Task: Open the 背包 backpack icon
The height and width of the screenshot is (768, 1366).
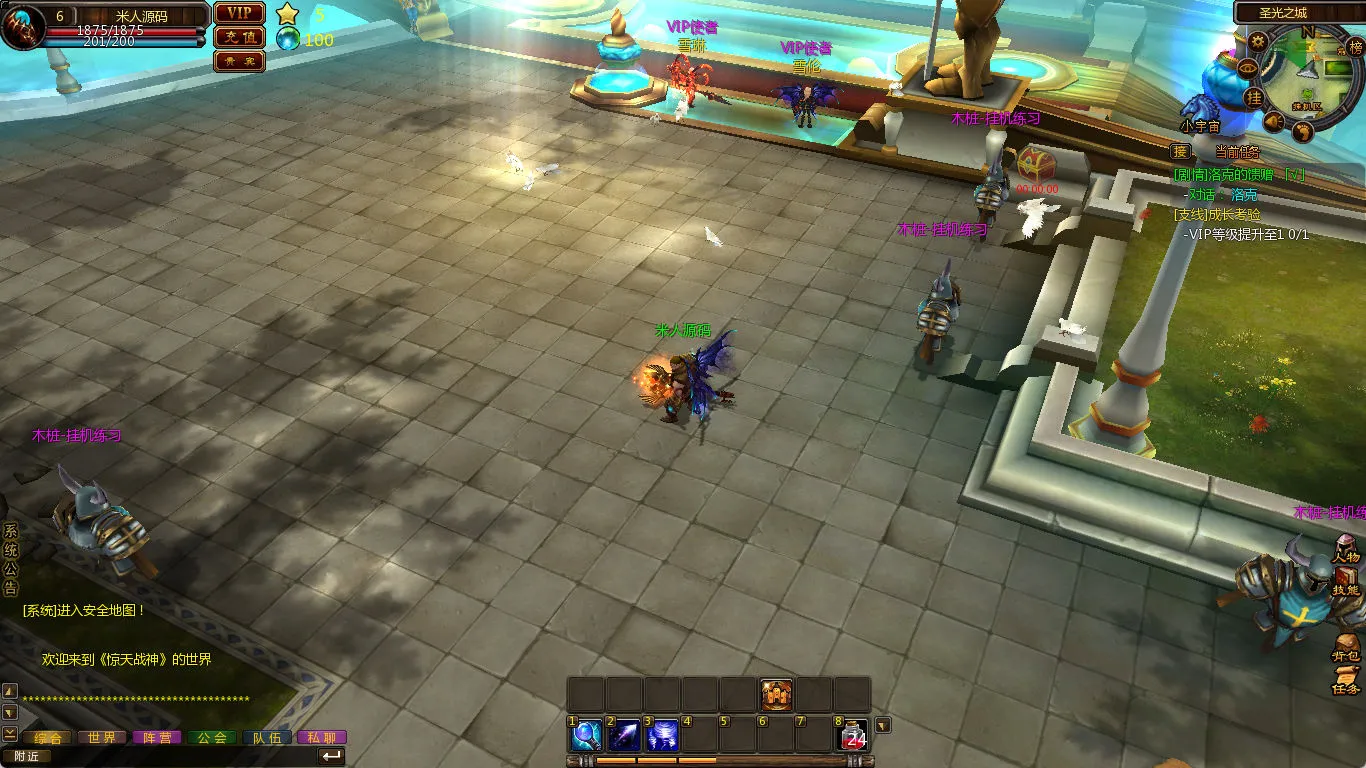Action: tap(1346, 648)
